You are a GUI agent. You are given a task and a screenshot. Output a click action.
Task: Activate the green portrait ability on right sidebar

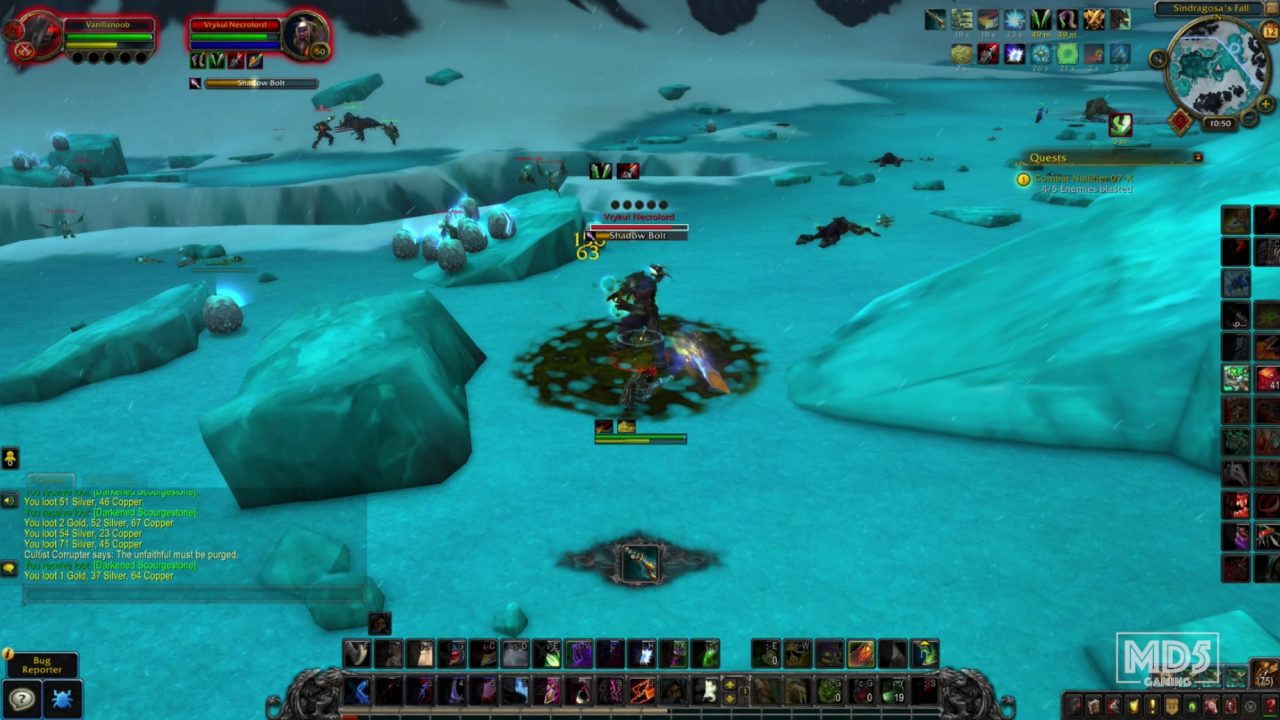coord(1236,378)
